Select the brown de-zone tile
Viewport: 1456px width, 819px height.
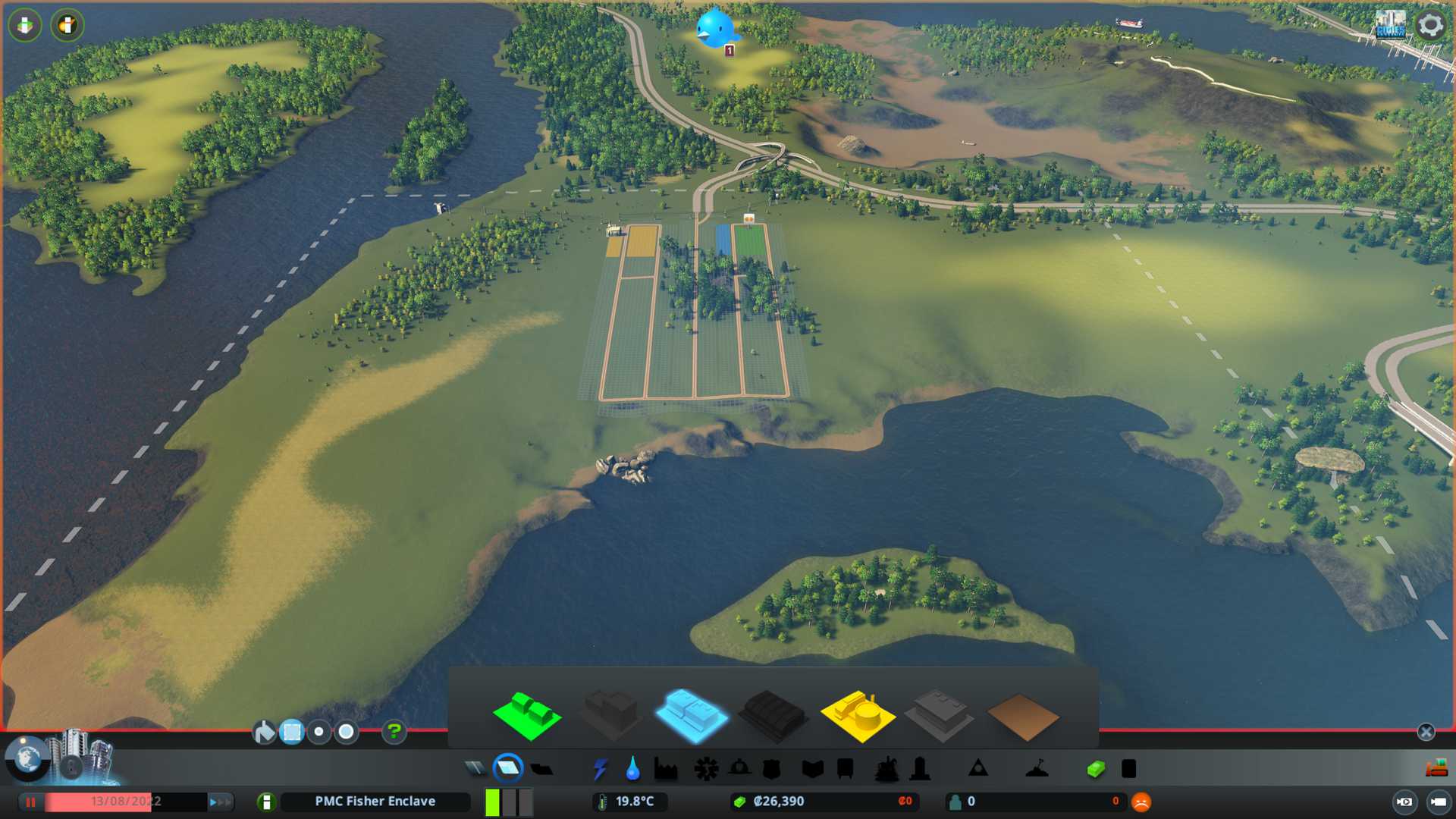click(x=1023, y=717)
